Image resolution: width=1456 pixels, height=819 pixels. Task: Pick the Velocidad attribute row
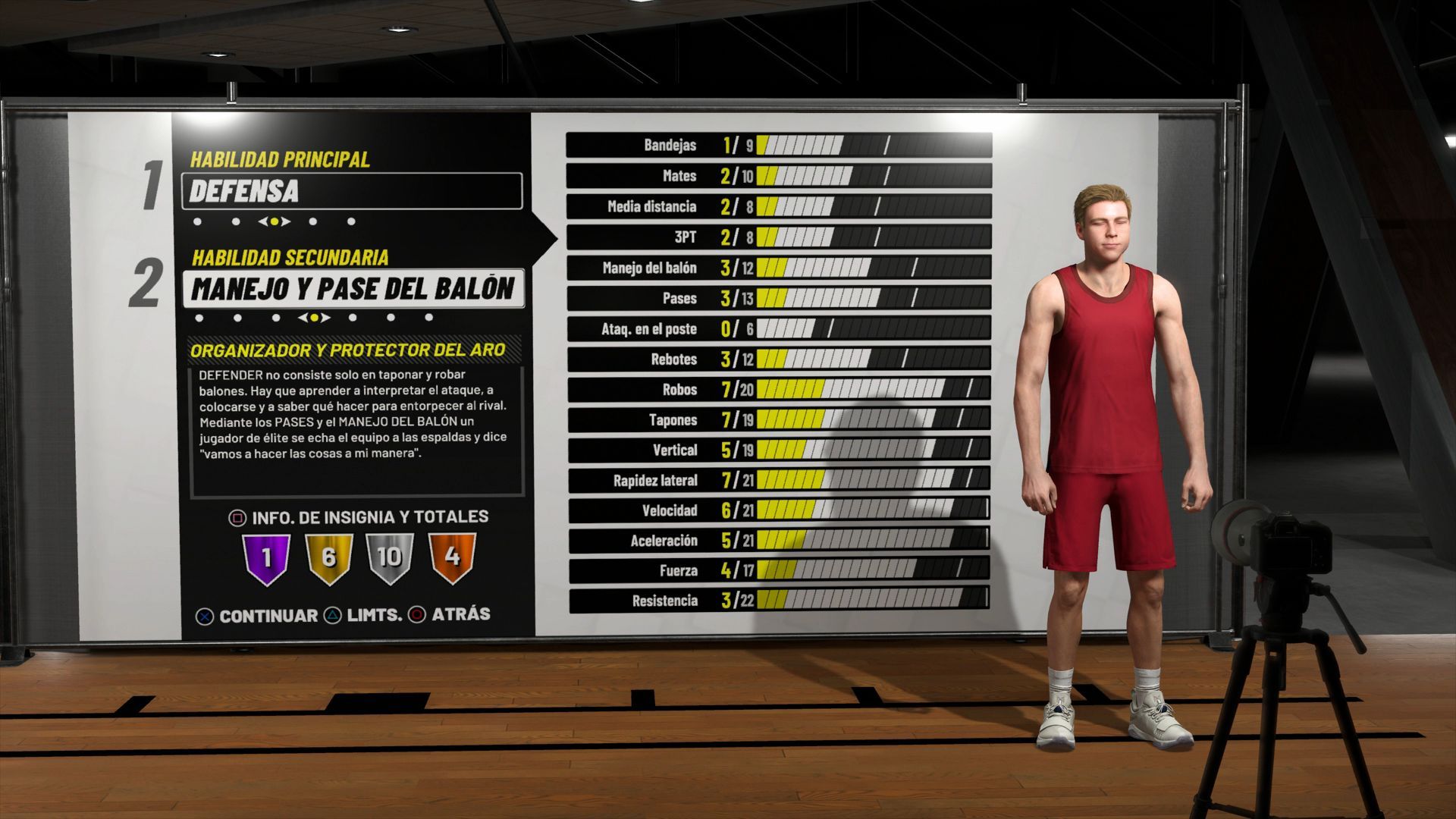(779, 510)
